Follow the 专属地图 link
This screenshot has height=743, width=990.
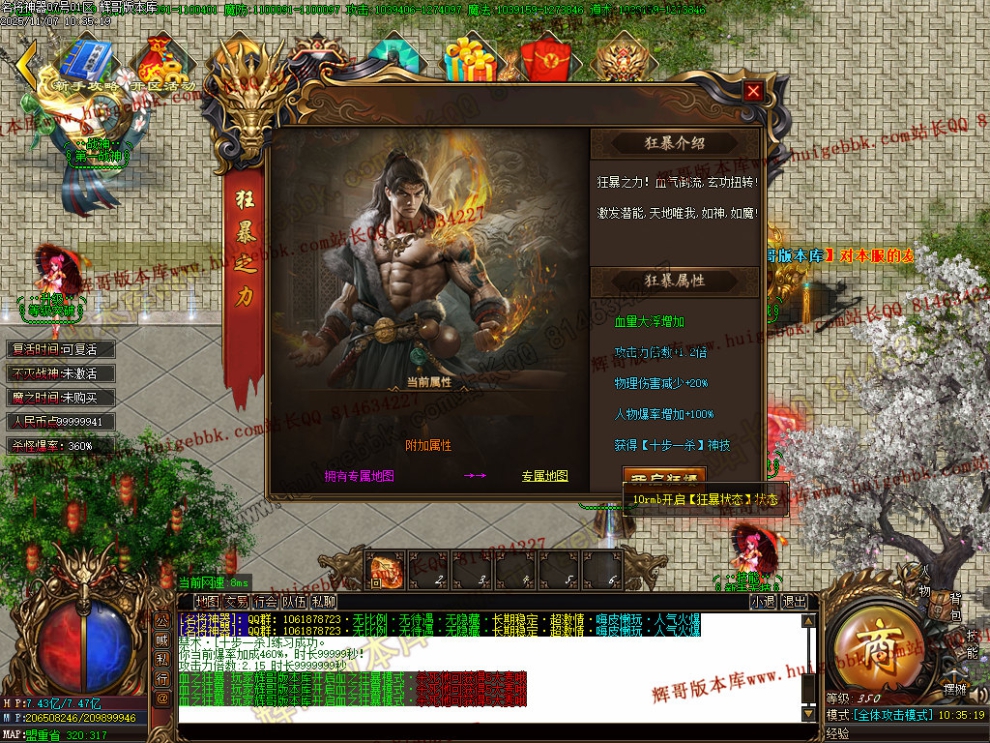point(544,476)
